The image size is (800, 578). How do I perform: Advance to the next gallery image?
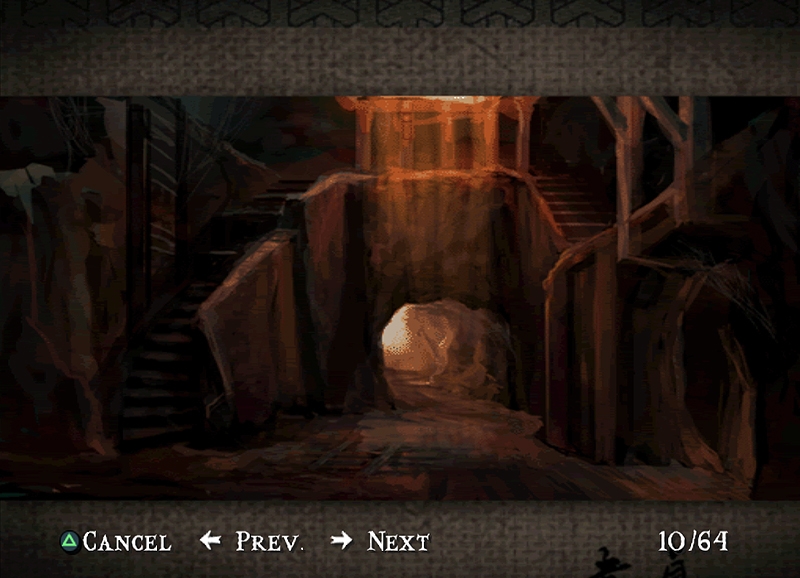(x=381, y=542)
